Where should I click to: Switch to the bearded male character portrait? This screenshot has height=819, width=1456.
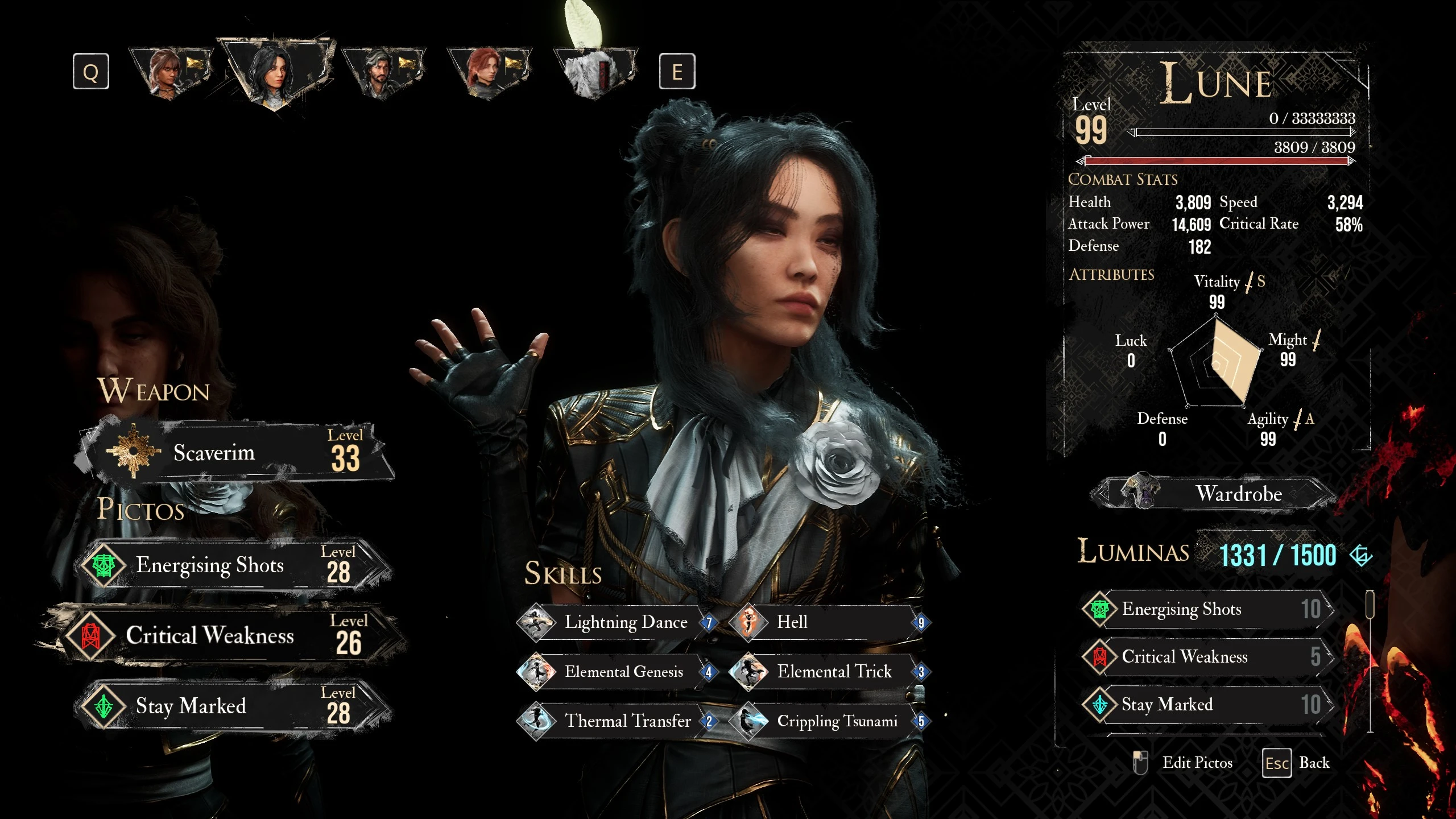(382, 72)
